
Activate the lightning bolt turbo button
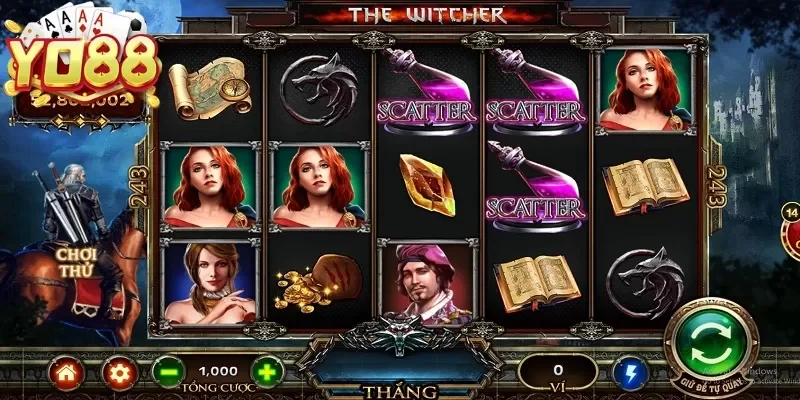[630, 373]
